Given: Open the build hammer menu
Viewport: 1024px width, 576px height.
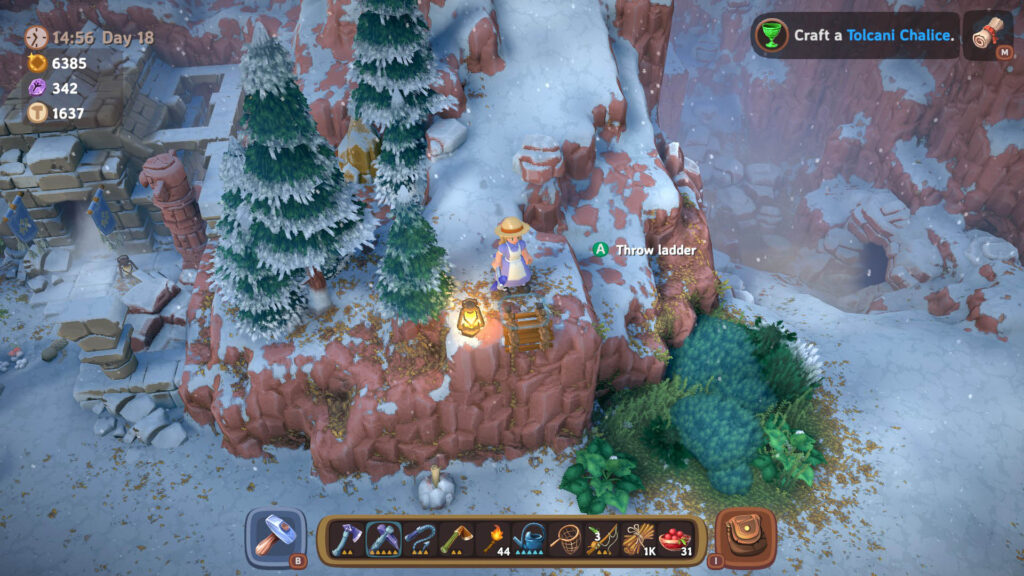Looking at the screenshot, I should 274,537.
